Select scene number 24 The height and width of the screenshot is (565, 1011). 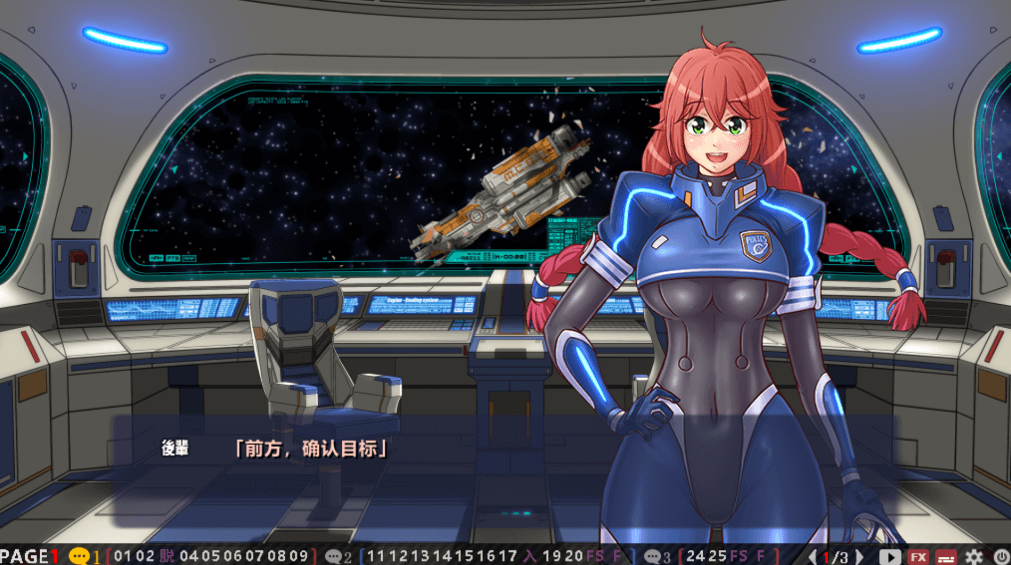[x=694, y=556]
